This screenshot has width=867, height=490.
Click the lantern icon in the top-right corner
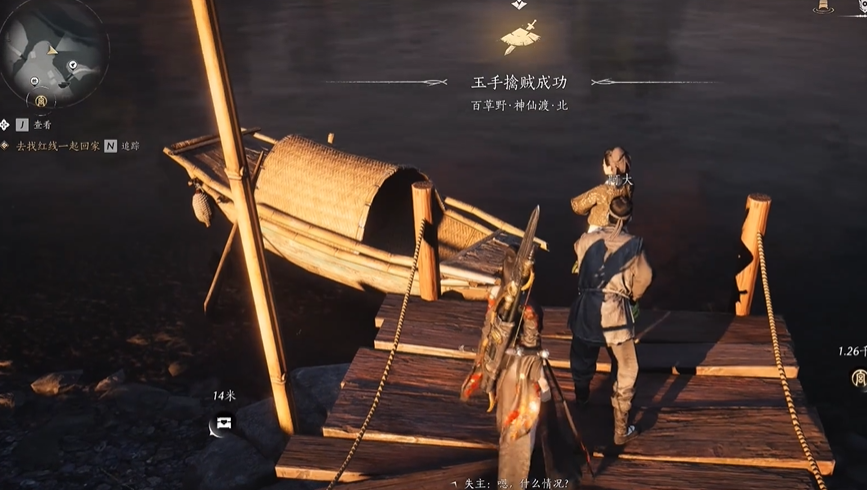click(824, 6)
